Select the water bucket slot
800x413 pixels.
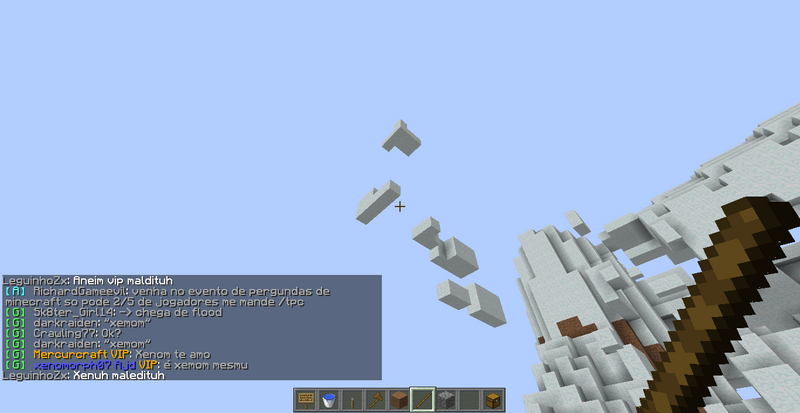pos(329,400)
